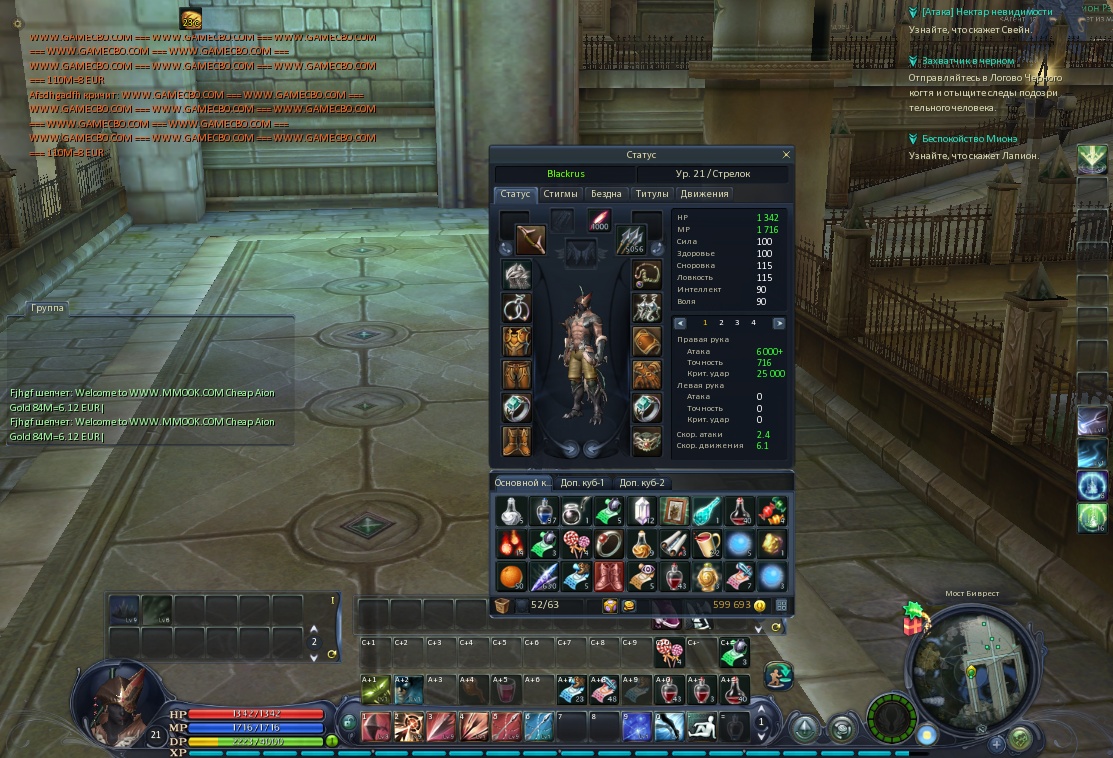Viewport: 1113px width, 758px height.
Task: Select the red boots in inventory
Action: (608, 576)
